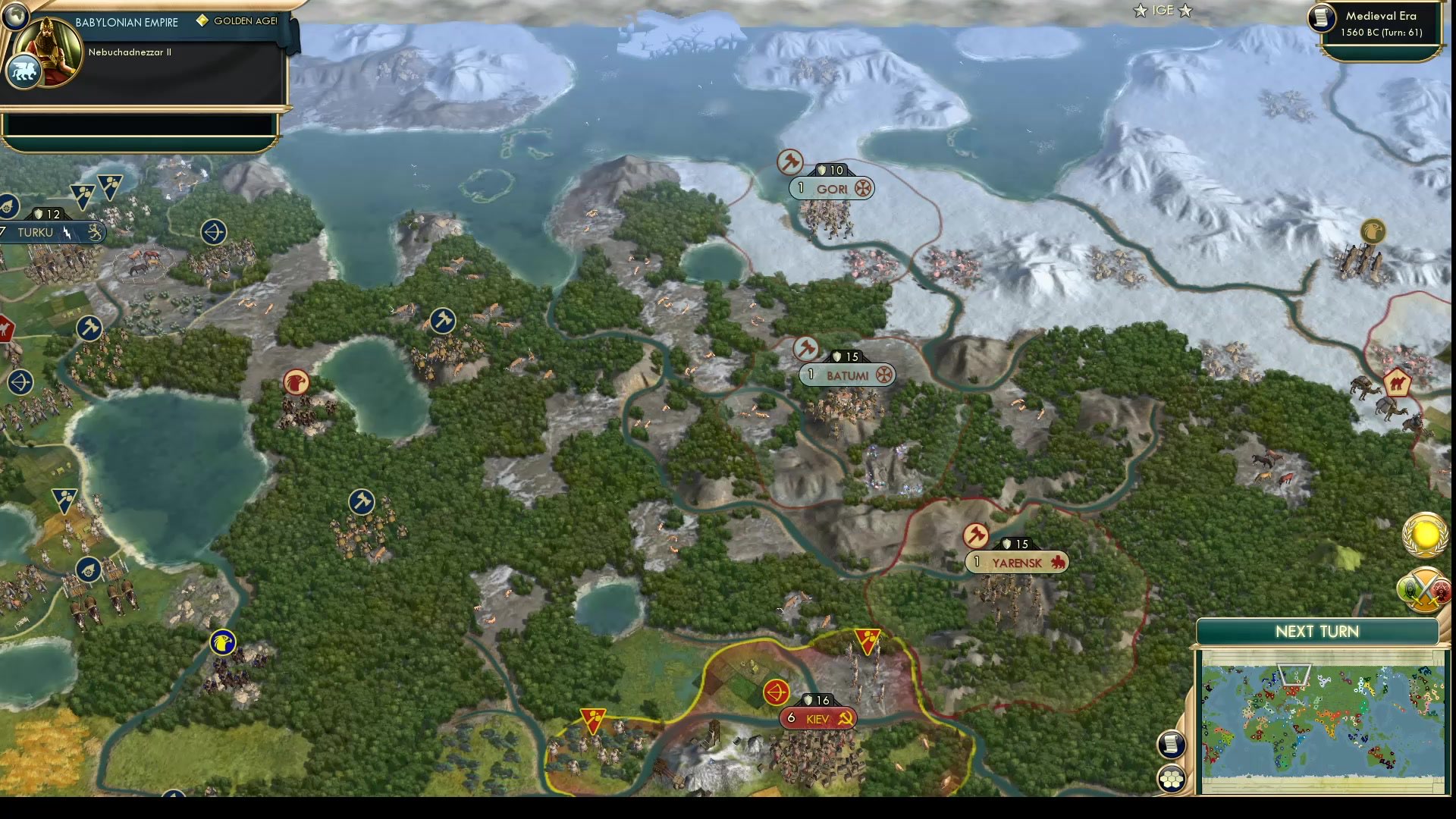Toggle strategic view with the hex grid icon
The height and width of the screenshot is (819, 1456).
pyautogui.click(x=1172, y=777)
